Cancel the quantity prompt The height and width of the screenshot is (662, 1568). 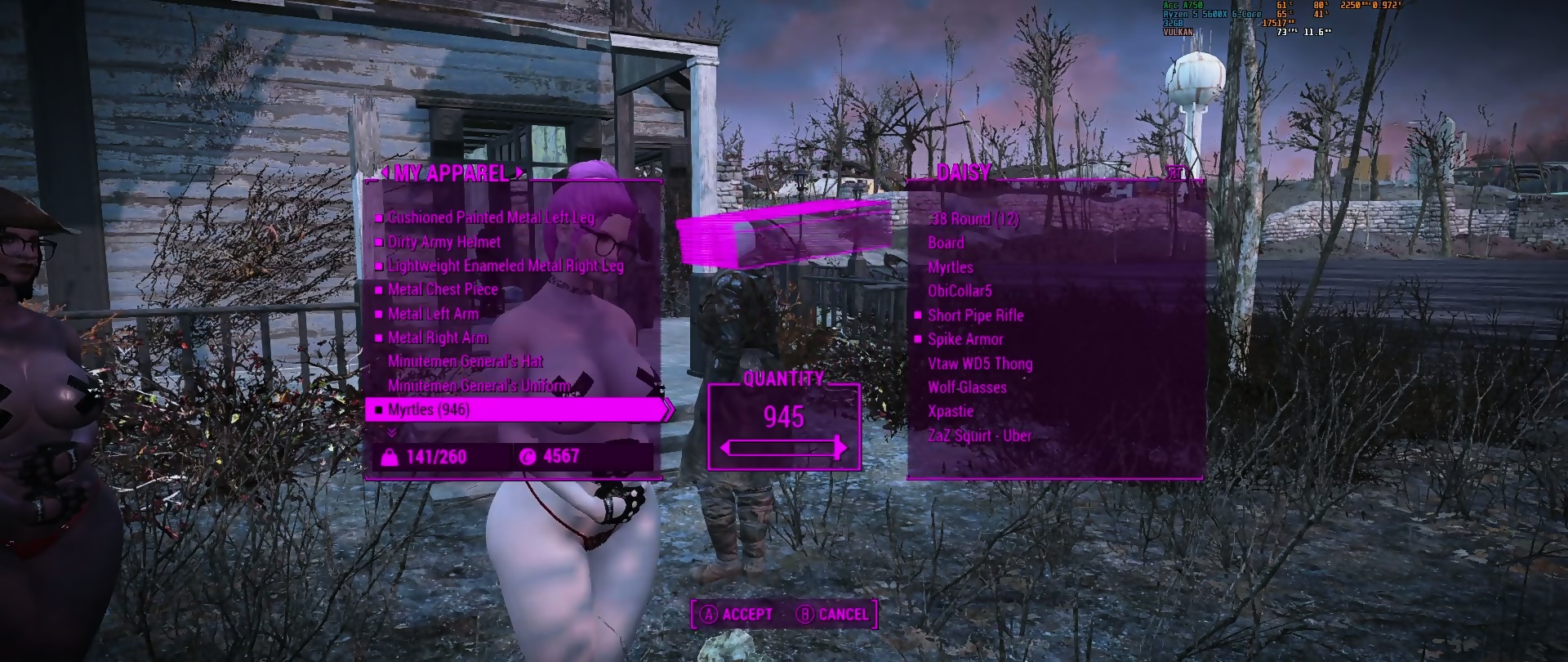tap(833, 615)
